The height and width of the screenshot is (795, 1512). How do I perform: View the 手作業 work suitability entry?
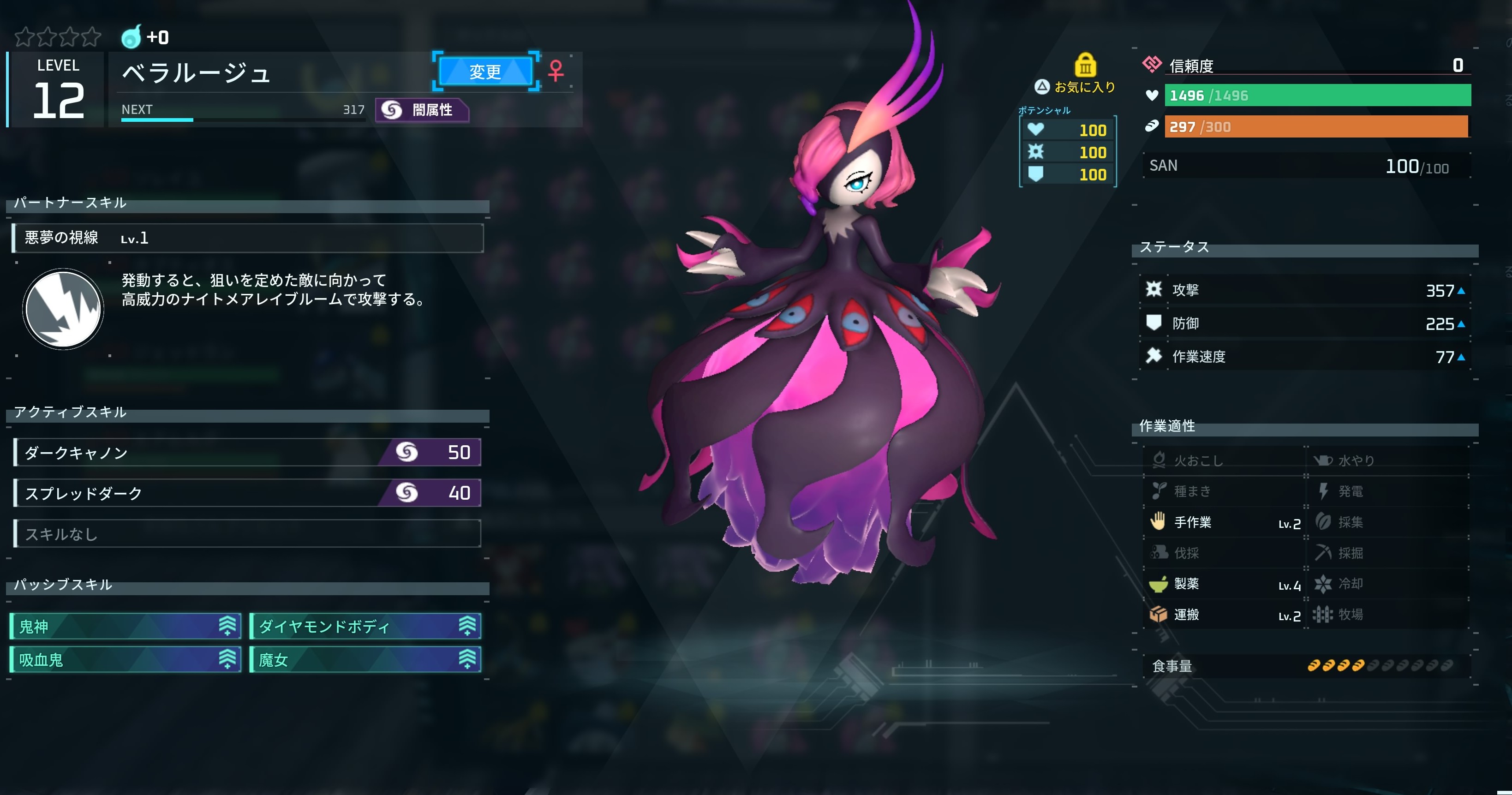pyautogui.click(x=1224, y=522)
